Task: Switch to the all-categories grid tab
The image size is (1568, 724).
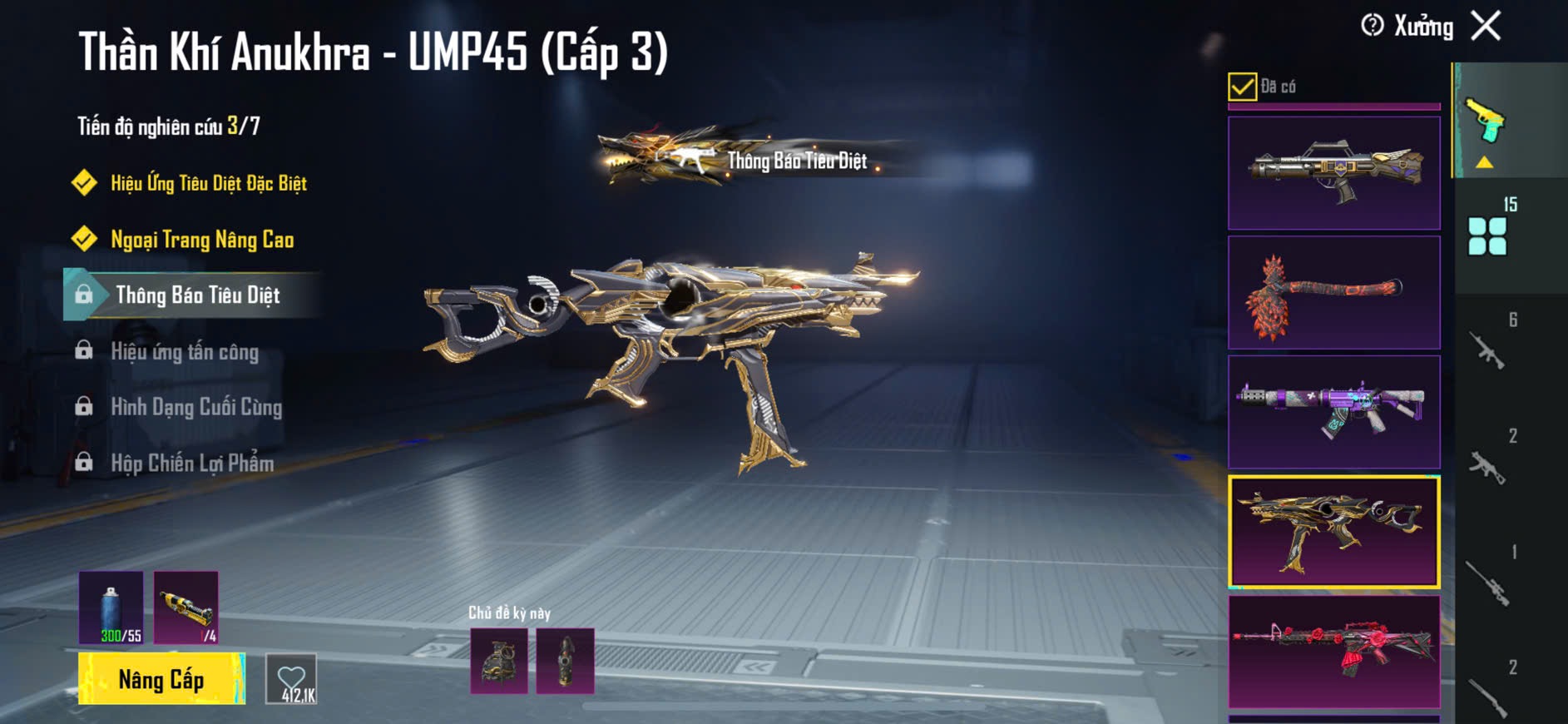Action: 1487,236
